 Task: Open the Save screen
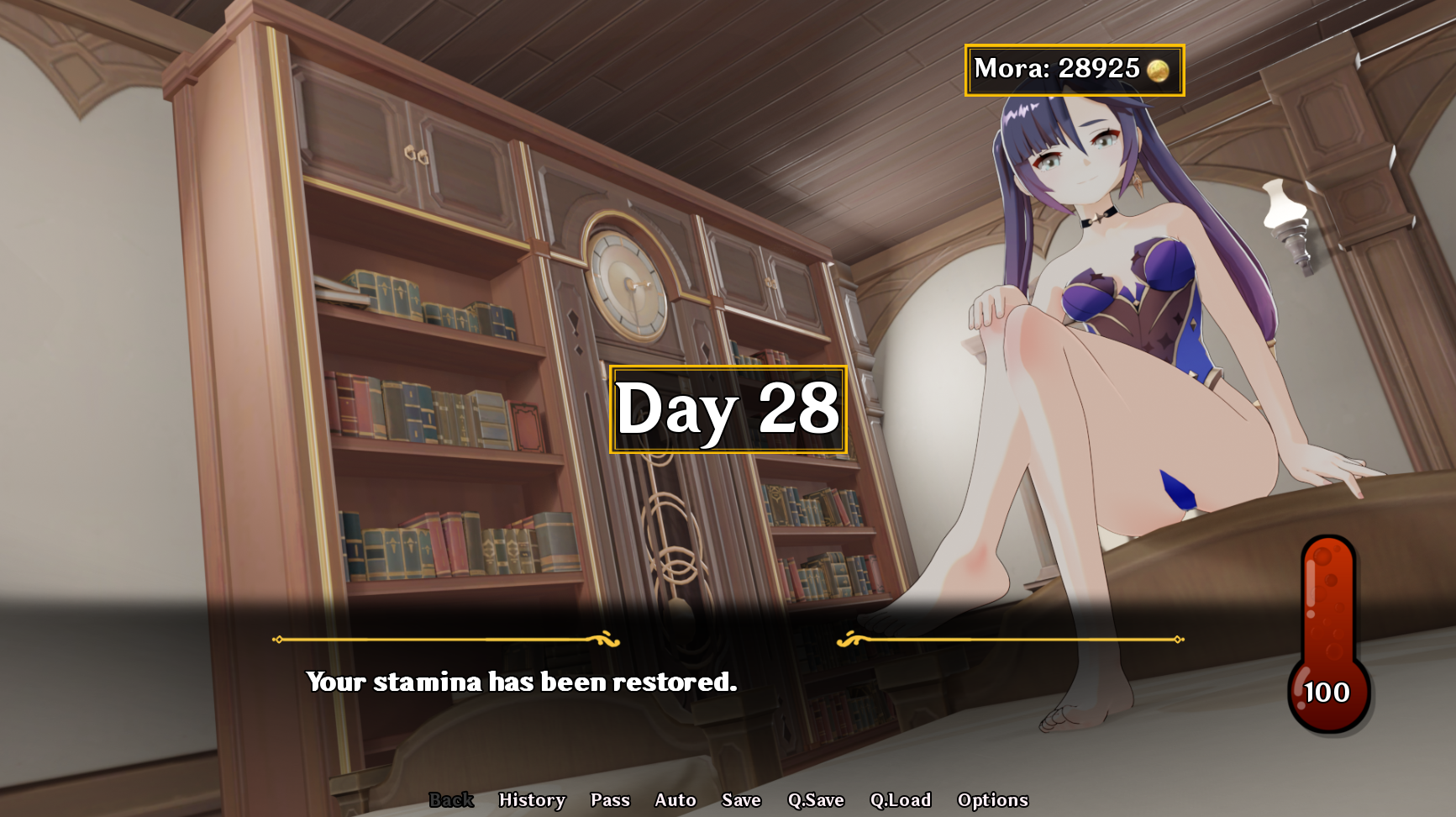tap(741, 799)
